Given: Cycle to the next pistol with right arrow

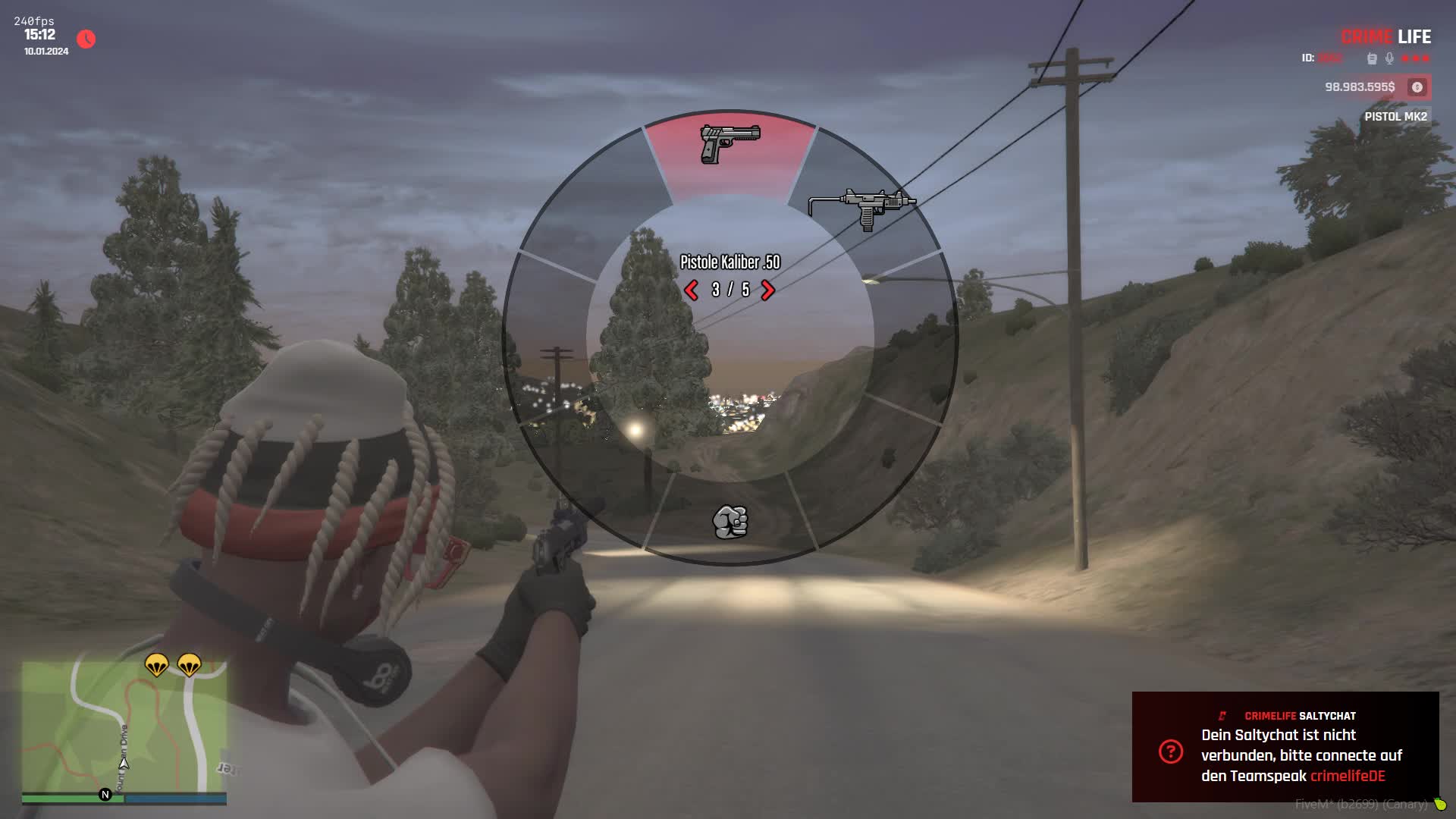Looking at the screenshot, I should (x=767, y=290).
